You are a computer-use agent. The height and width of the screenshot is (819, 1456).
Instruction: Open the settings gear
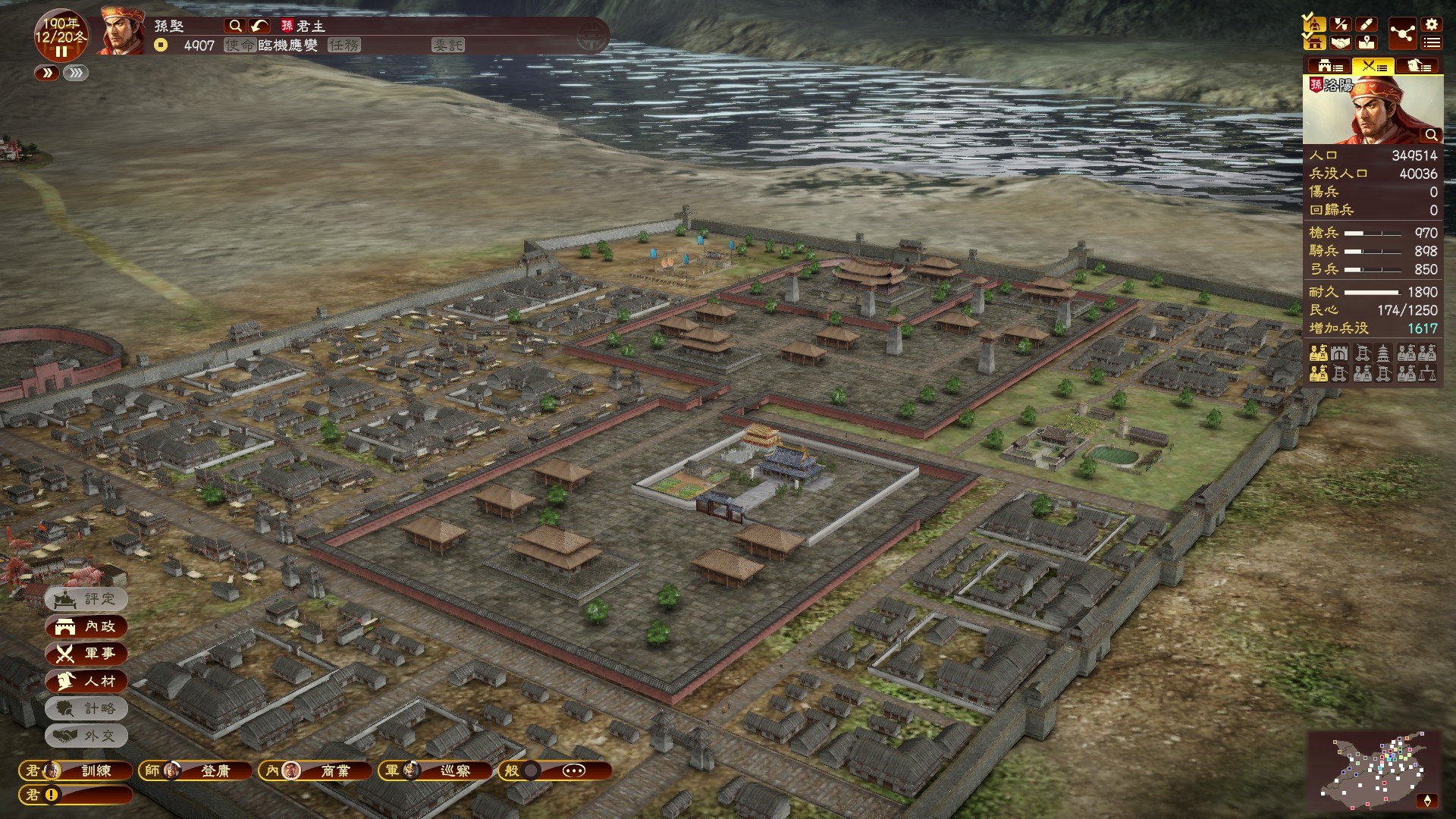coord(1431,25)
